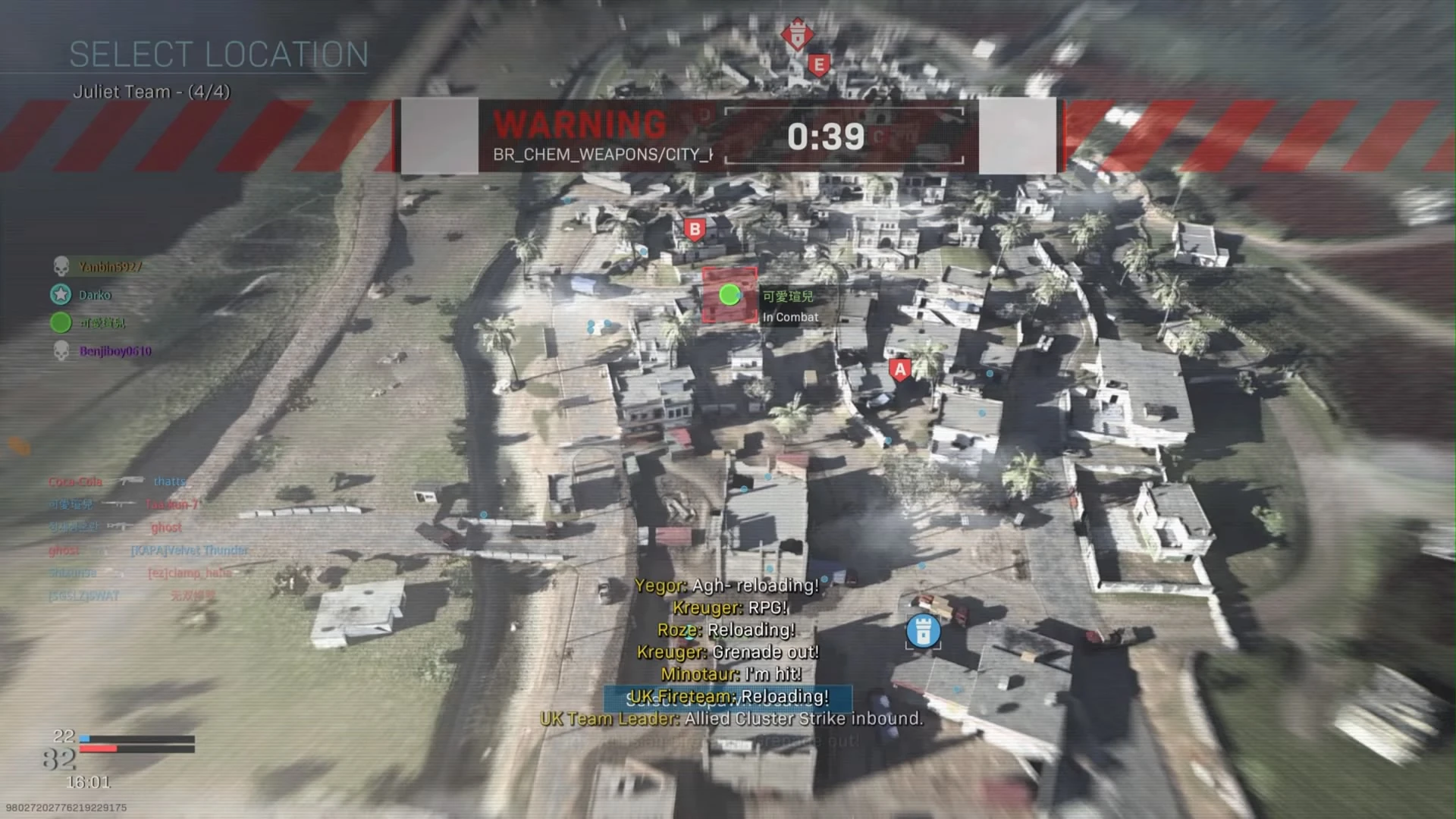This screenshot has height=819, width=1456.
Task: Click the SELECT LOCATION title
Action: point(220,53)
